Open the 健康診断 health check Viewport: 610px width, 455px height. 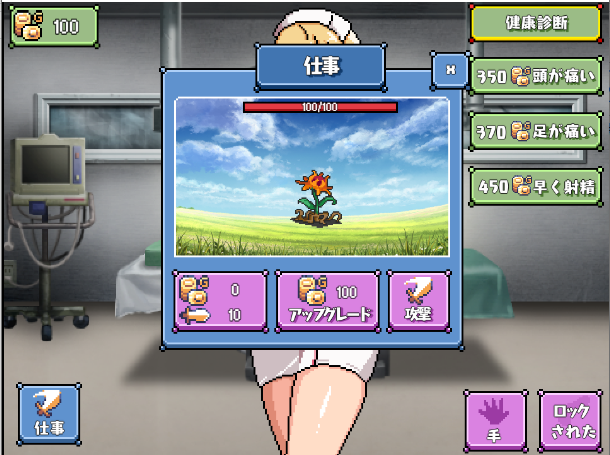534,23
